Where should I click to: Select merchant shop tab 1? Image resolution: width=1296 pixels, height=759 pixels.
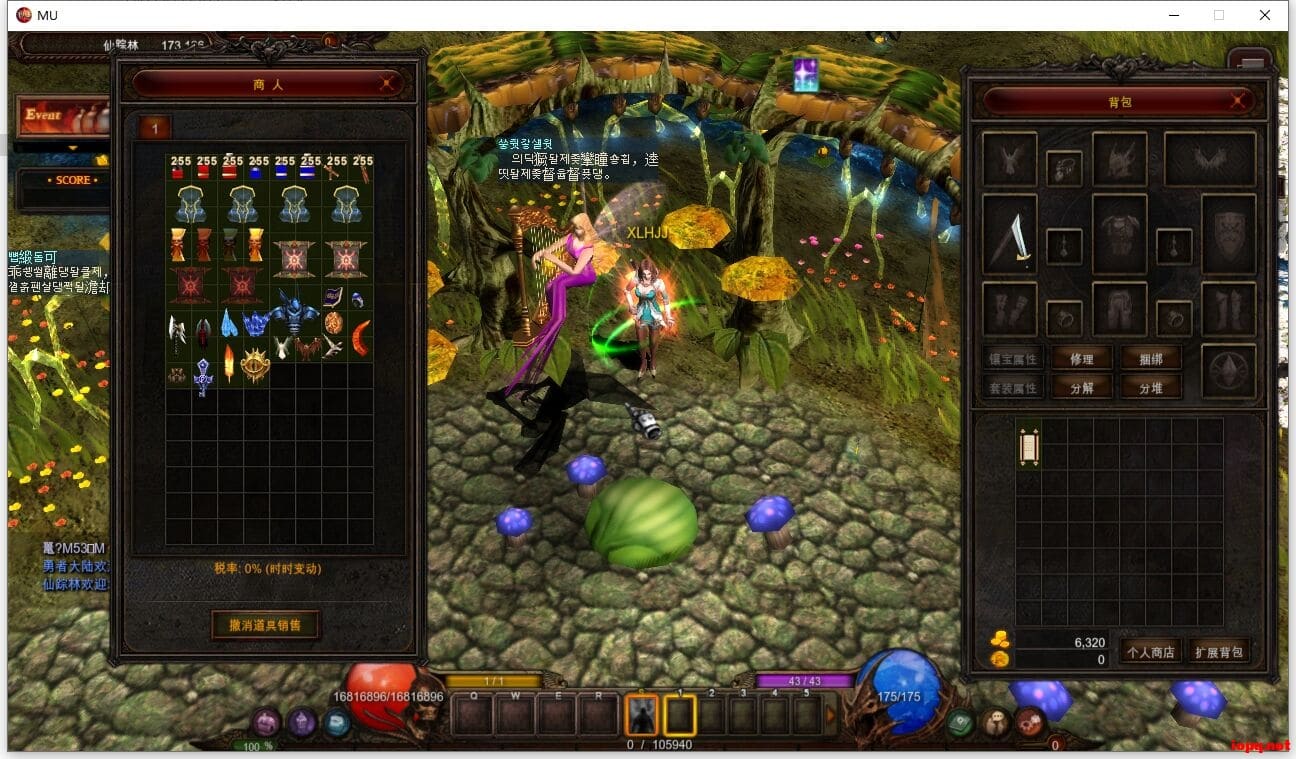point(155,127)
